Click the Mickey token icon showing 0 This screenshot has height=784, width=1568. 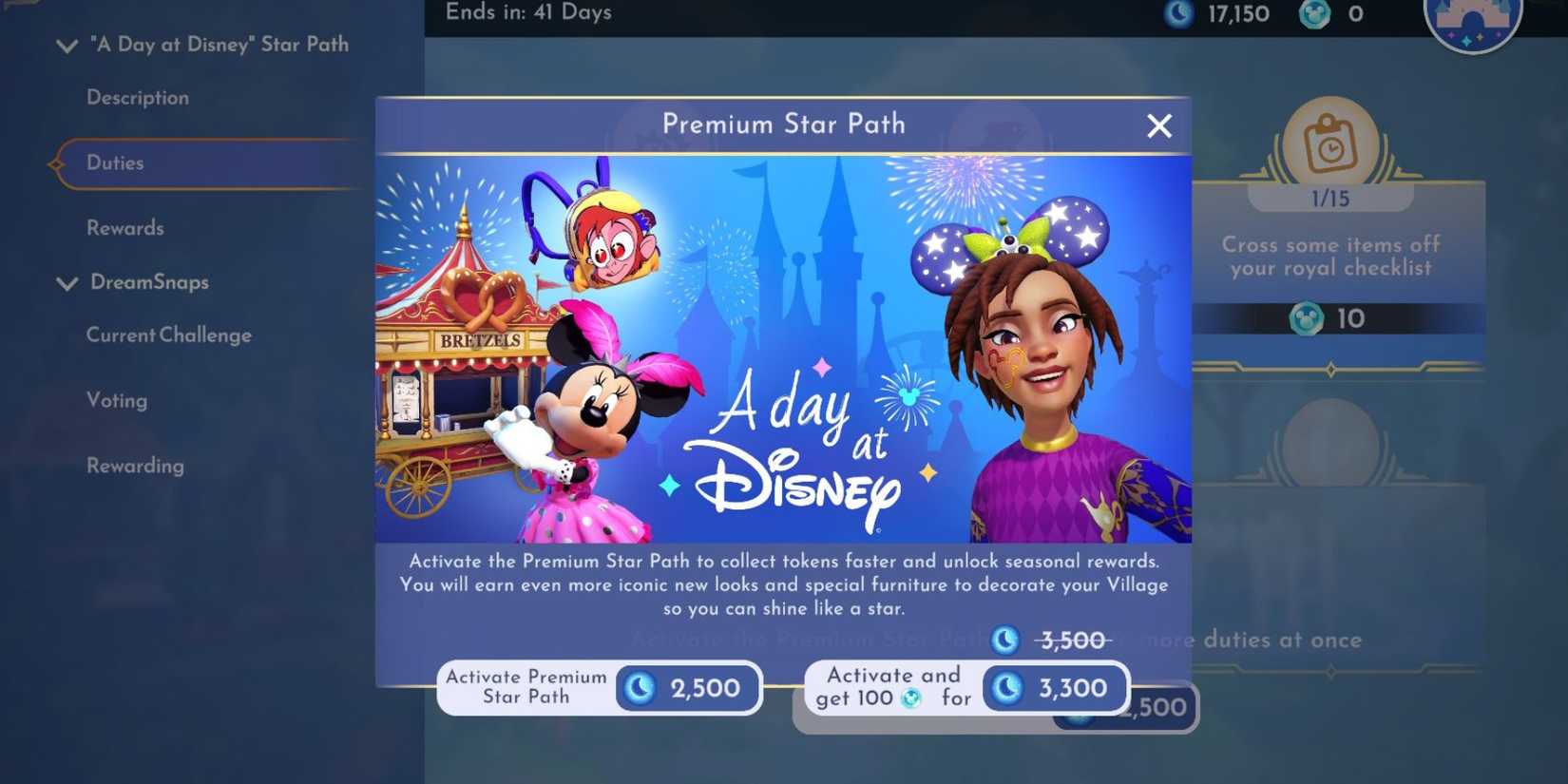coord(1314,14)
